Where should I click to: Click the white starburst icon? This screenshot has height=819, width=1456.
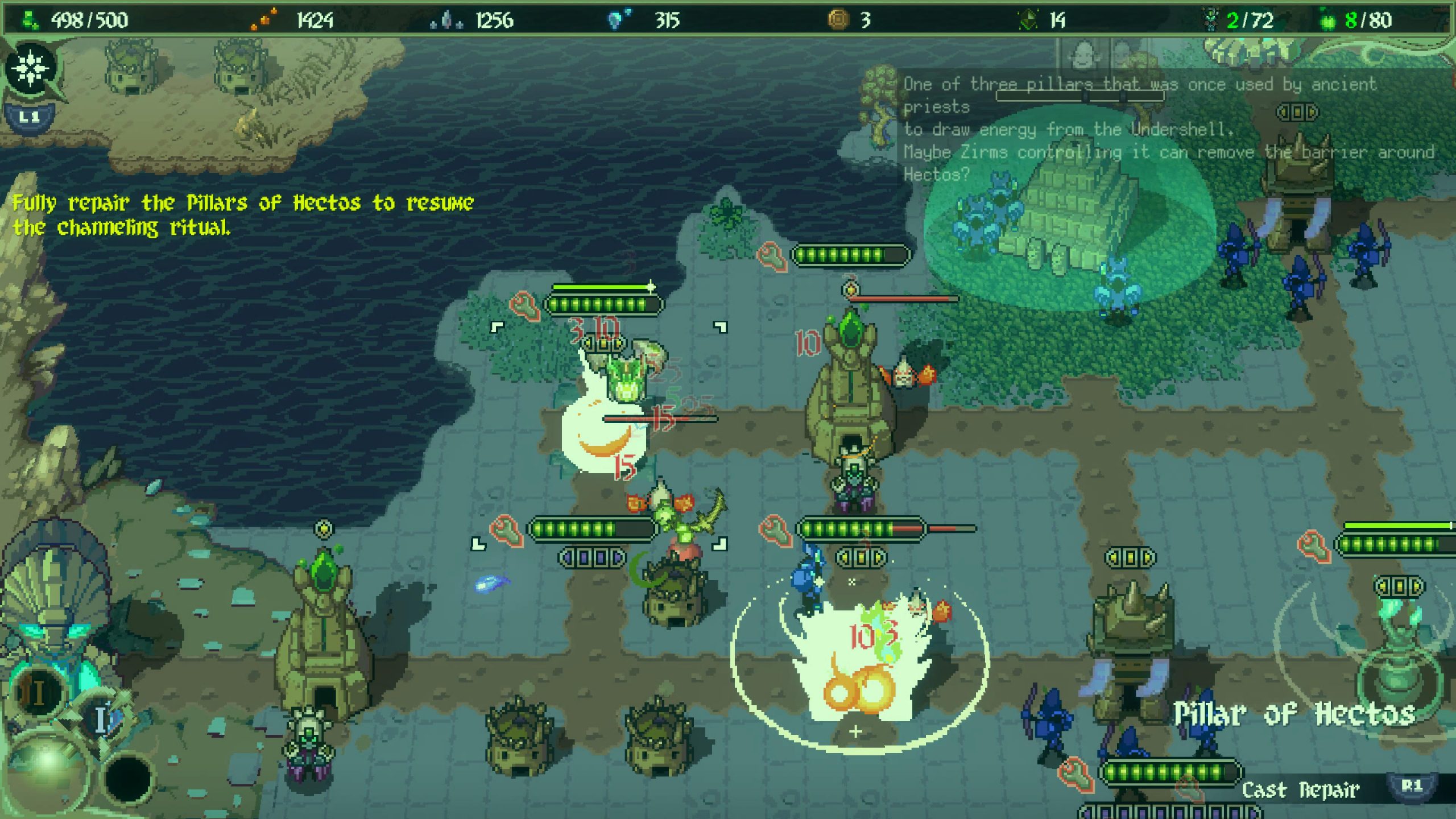point(31,68)
